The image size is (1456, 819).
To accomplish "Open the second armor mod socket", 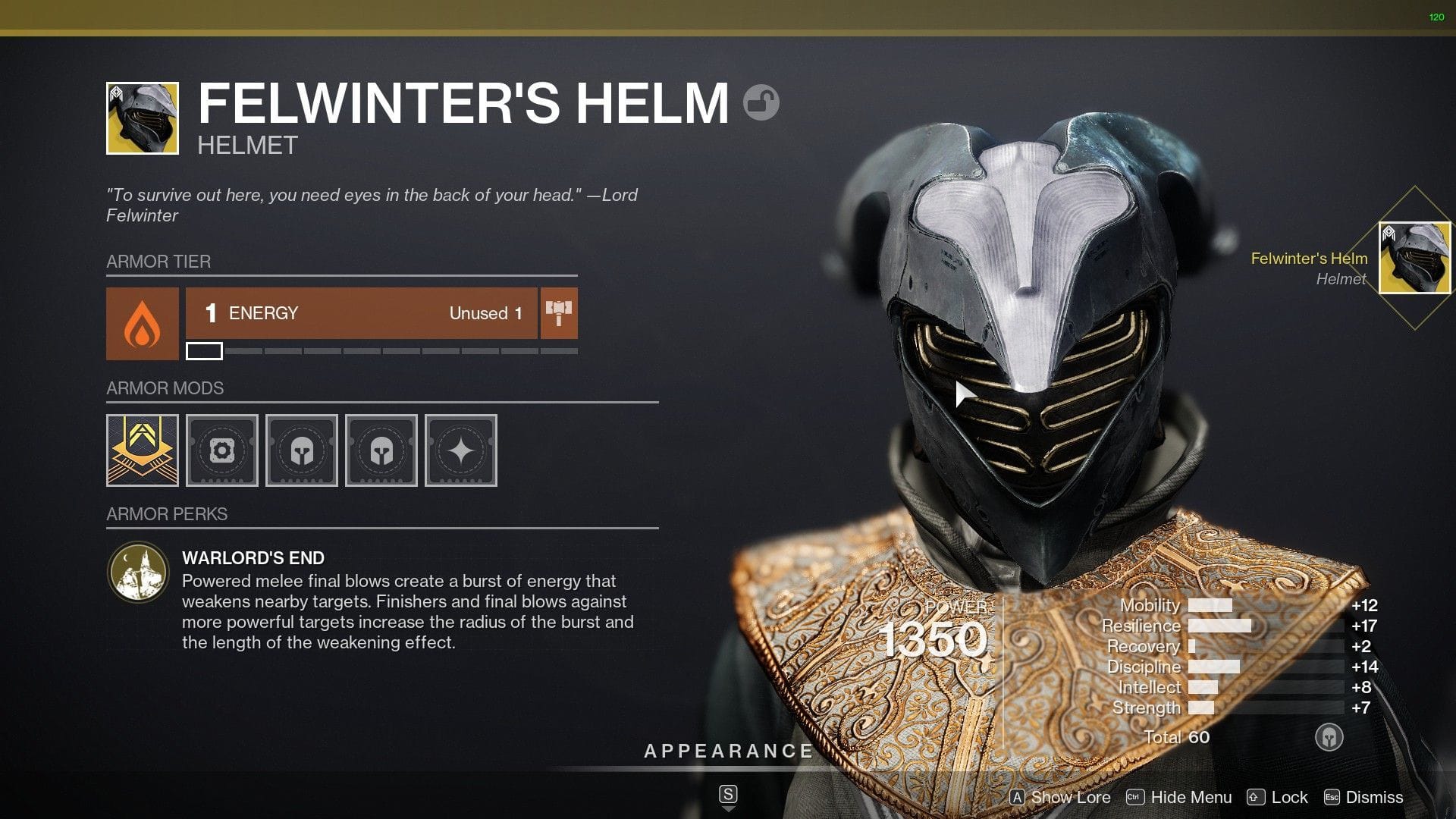I will click(221, 450).
